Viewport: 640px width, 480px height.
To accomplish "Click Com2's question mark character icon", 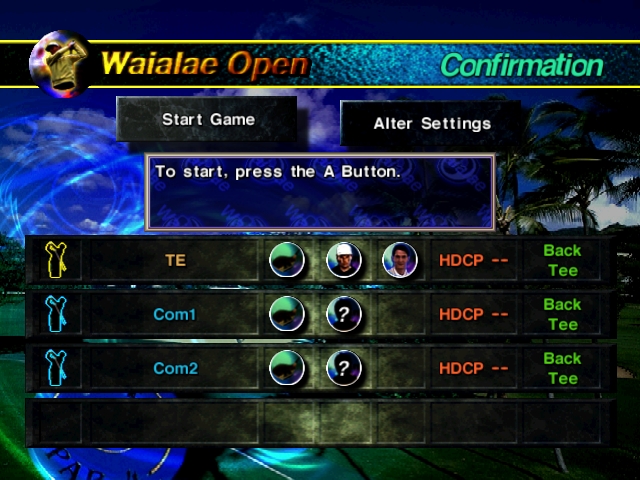I will tap(343, 369).
